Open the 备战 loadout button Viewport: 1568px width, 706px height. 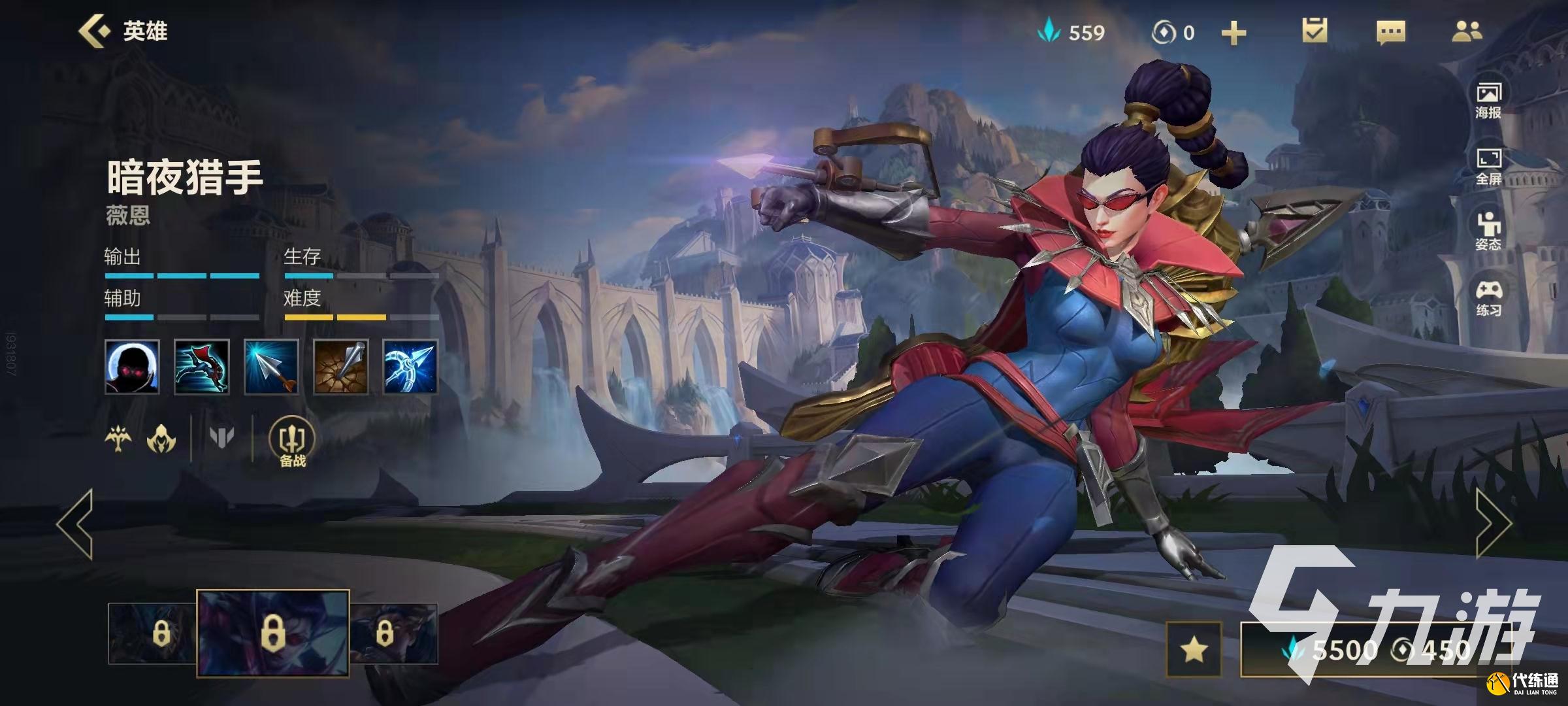tap(292, 443)
